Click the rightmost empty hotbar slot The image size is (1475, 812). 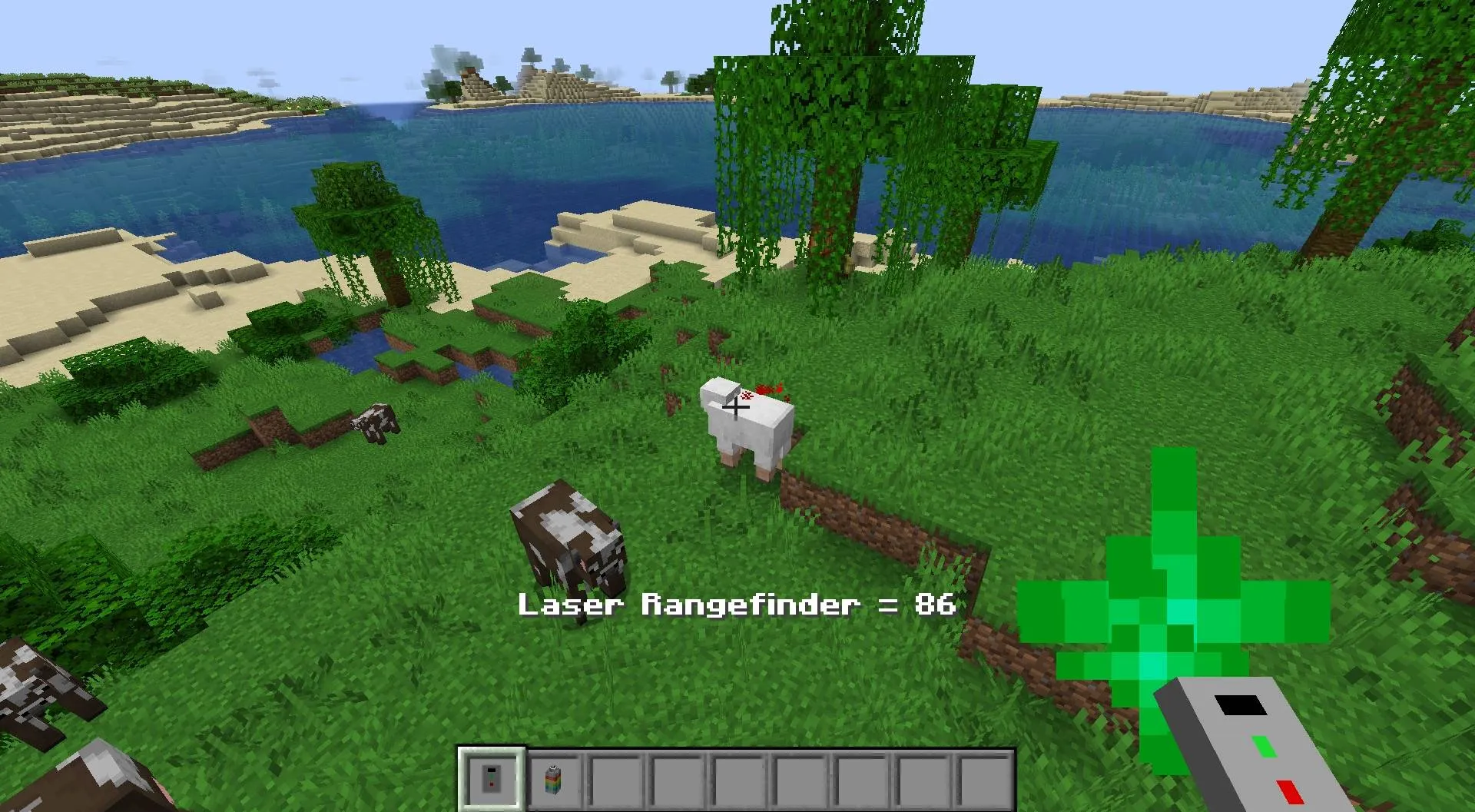pos(984,777)
